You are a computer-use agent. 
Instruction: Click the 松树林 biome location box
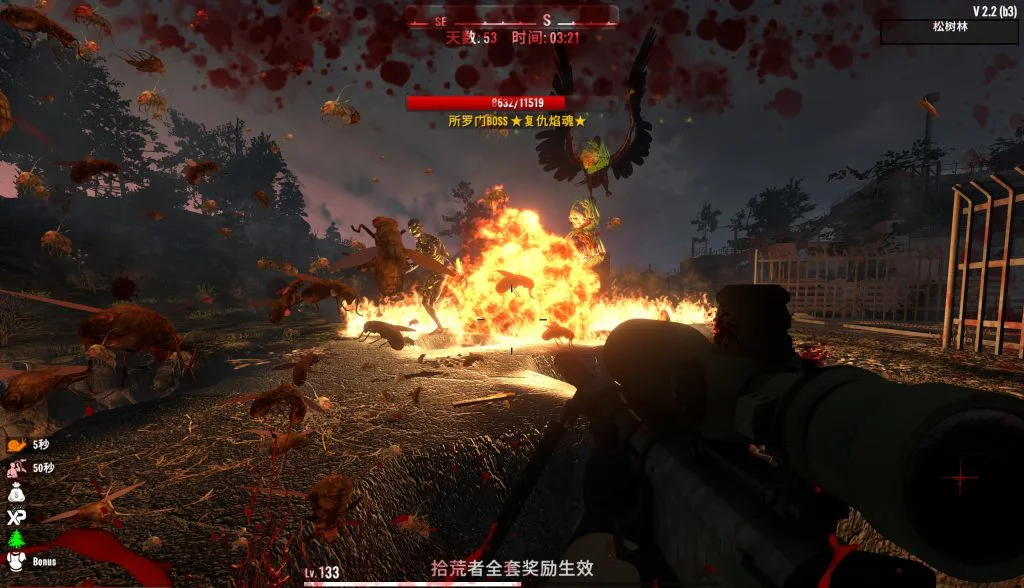point(948,31)
